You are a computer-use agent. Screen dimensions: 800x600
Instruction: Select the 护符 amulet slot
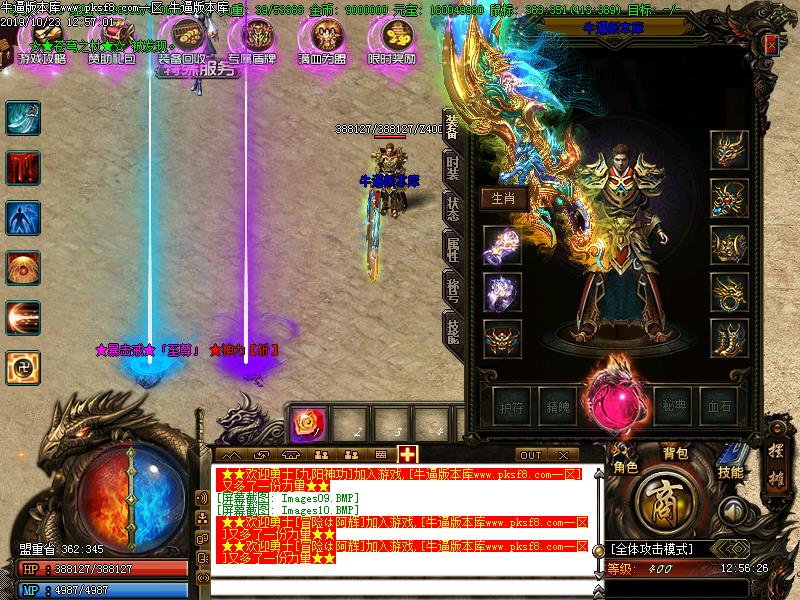[509, 406]
